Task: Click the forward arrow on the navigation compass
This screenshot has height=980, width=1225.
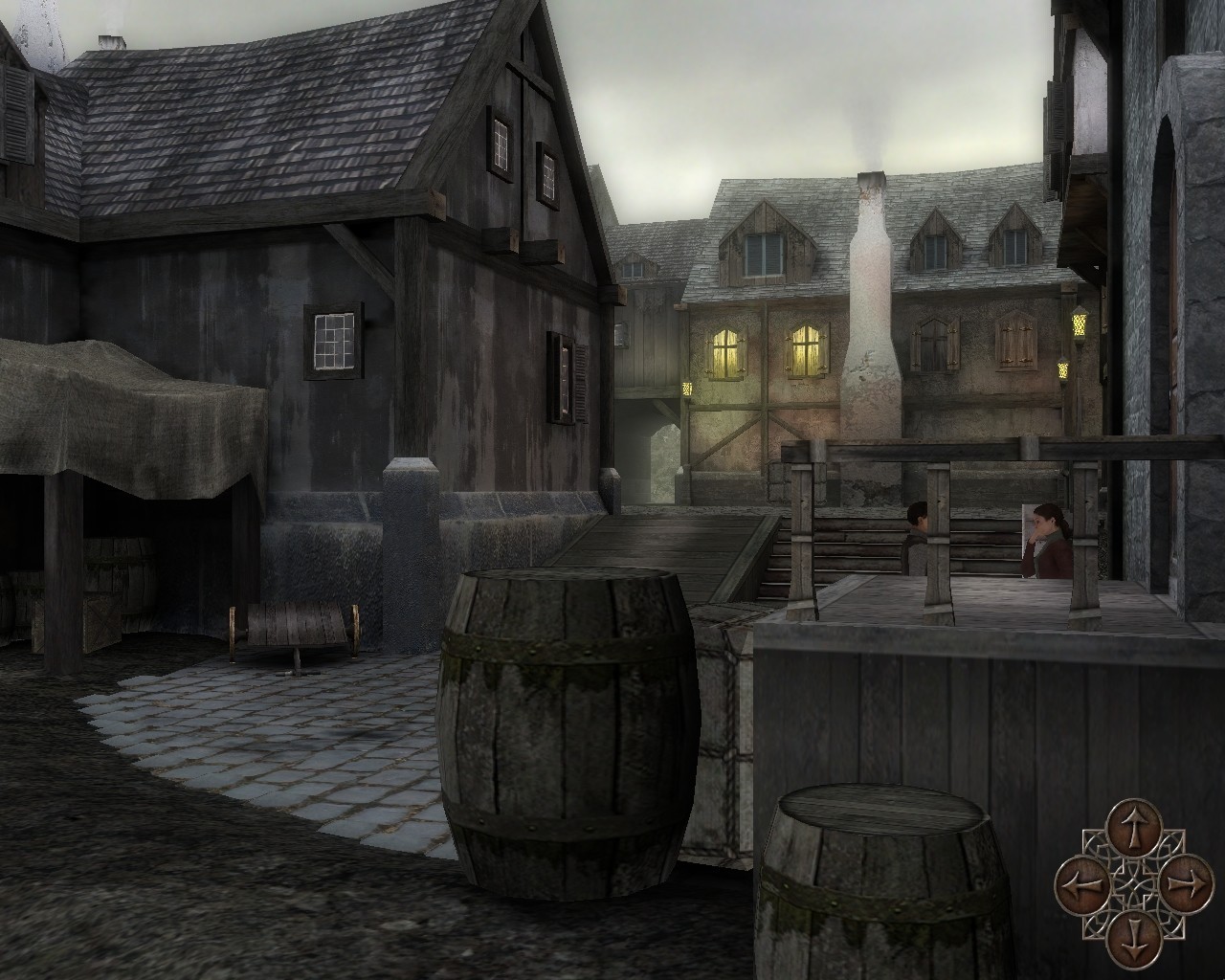Action: tap(1133, 830)
